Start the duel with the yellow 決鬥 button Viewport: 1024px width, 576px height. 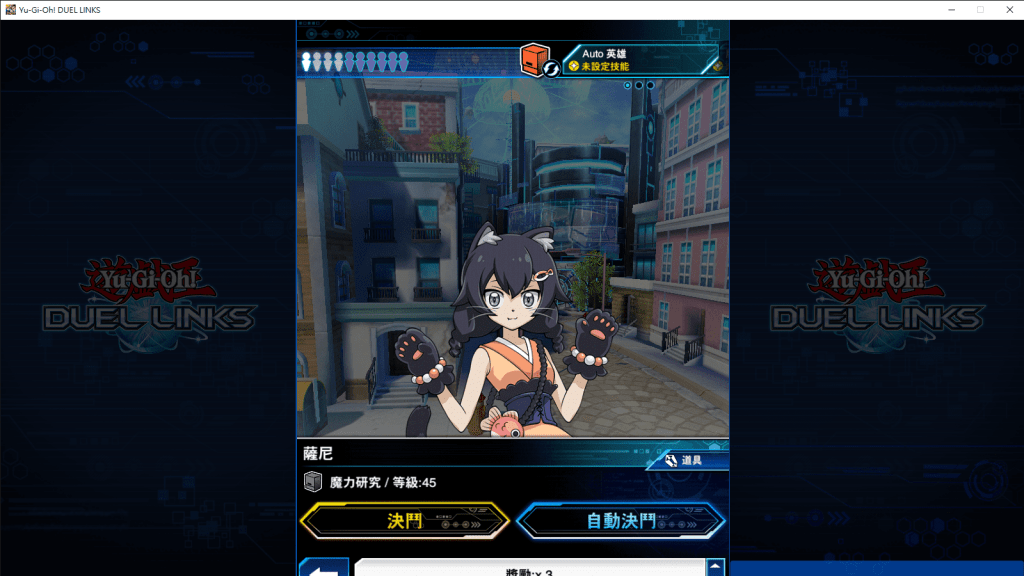coord(405,521)
